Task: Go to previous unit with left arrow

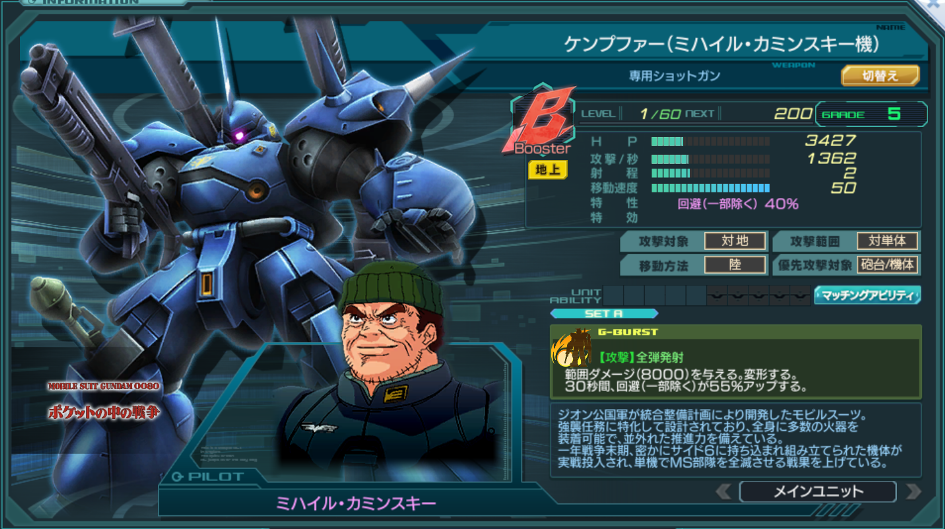Action: click(x=724, y=491)
